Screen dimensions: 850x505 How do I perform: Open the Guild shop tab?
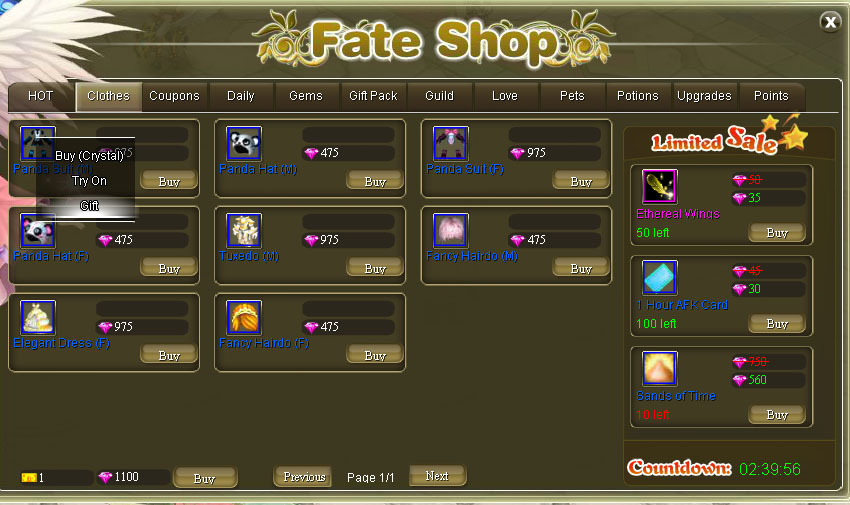pos(439,96)
